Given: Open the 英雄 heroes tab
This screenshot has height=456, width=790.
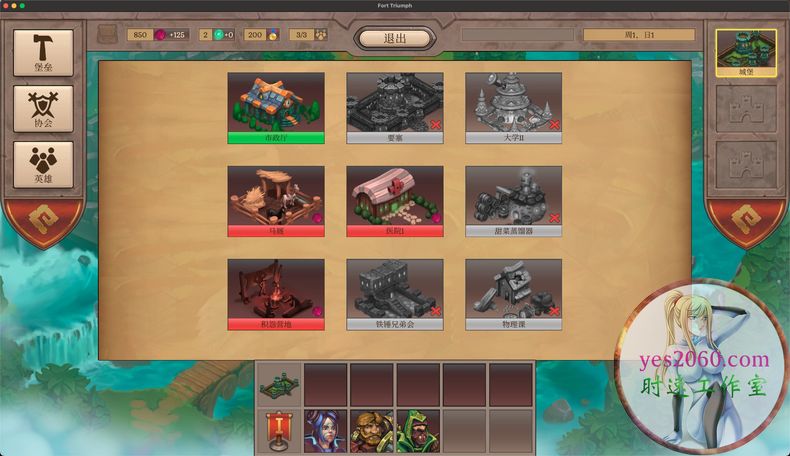Looking at the screenshot, I should (x=43, y=166).
